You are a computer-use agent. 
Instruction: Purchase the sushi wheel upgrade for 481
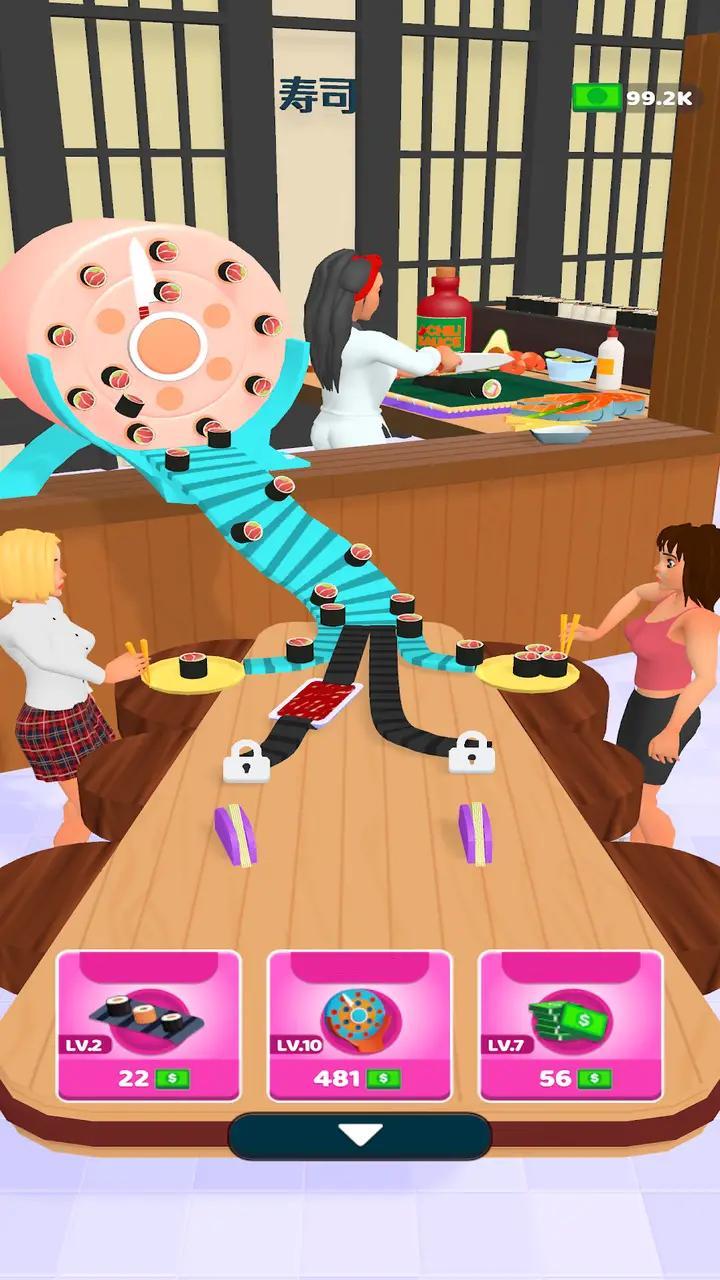[359, 1025]
